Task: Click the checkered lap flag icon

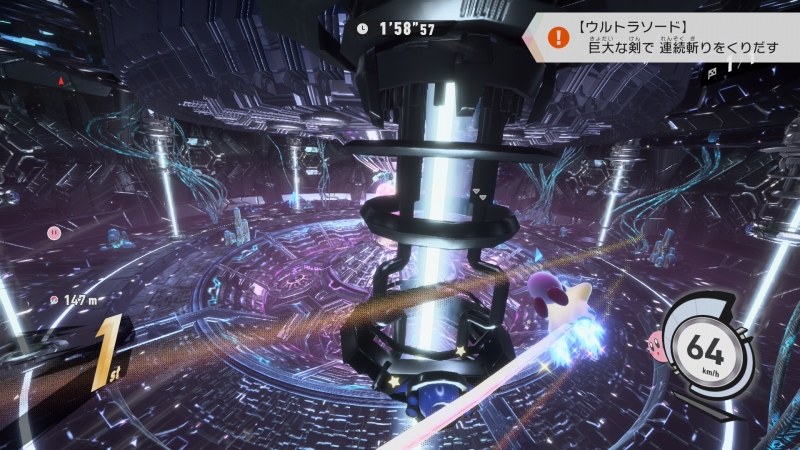Action: pos(711,72)
